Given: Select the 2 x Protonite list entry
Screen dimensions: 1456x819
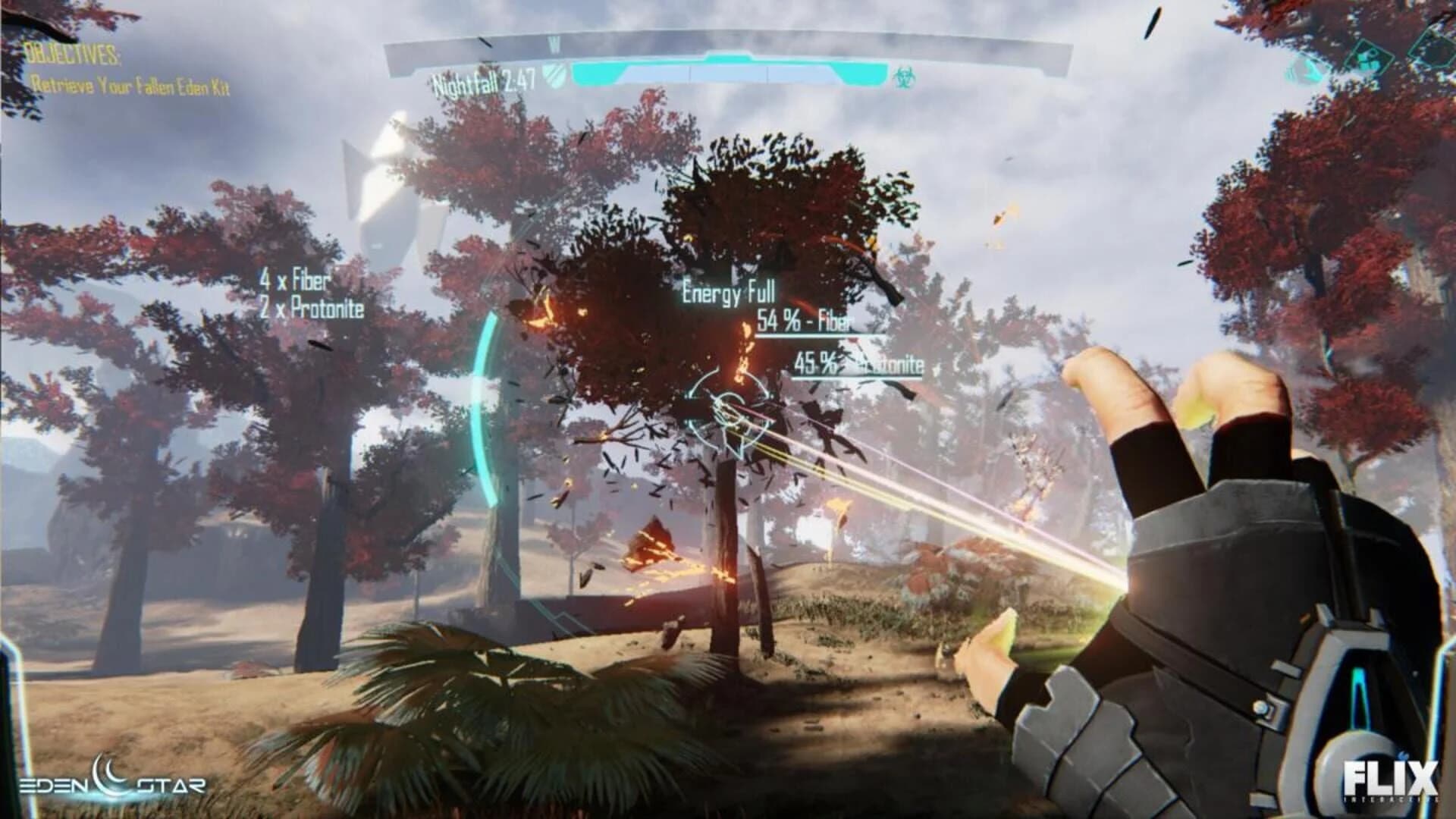Looking at the screenshot, I should point(312,309).
